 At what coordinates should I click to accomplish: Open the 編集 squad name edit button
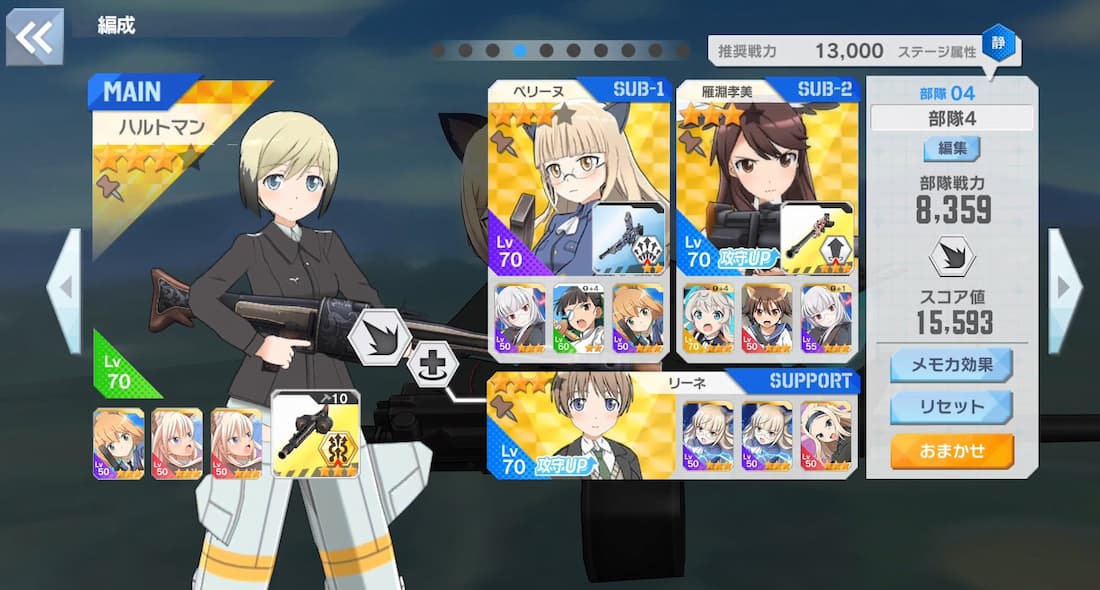pyautogui.click(x=951, y=150)
